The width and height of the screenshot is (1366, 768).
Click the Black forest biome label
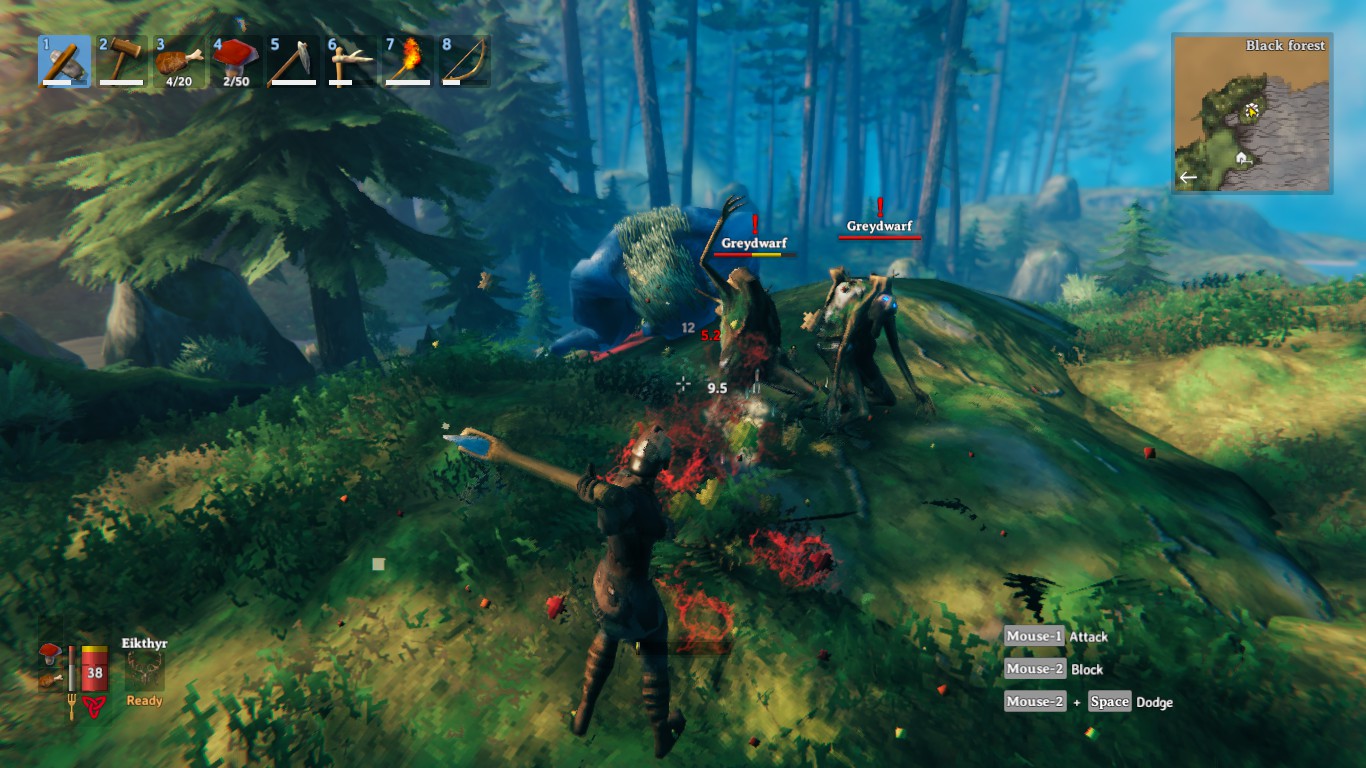click(1284, 46)
